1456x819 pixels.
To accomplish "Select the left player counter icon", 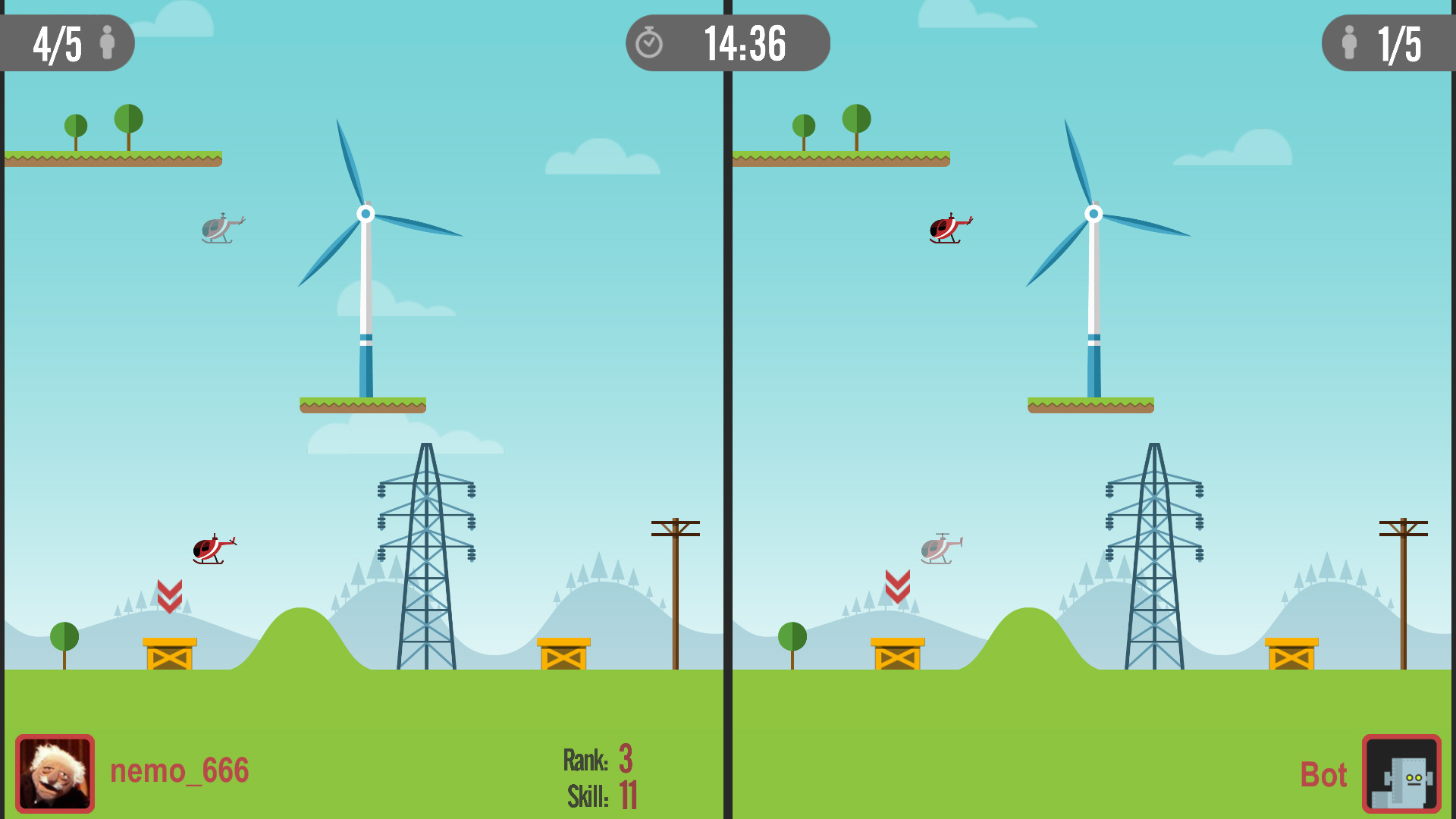I will [108, 43].
